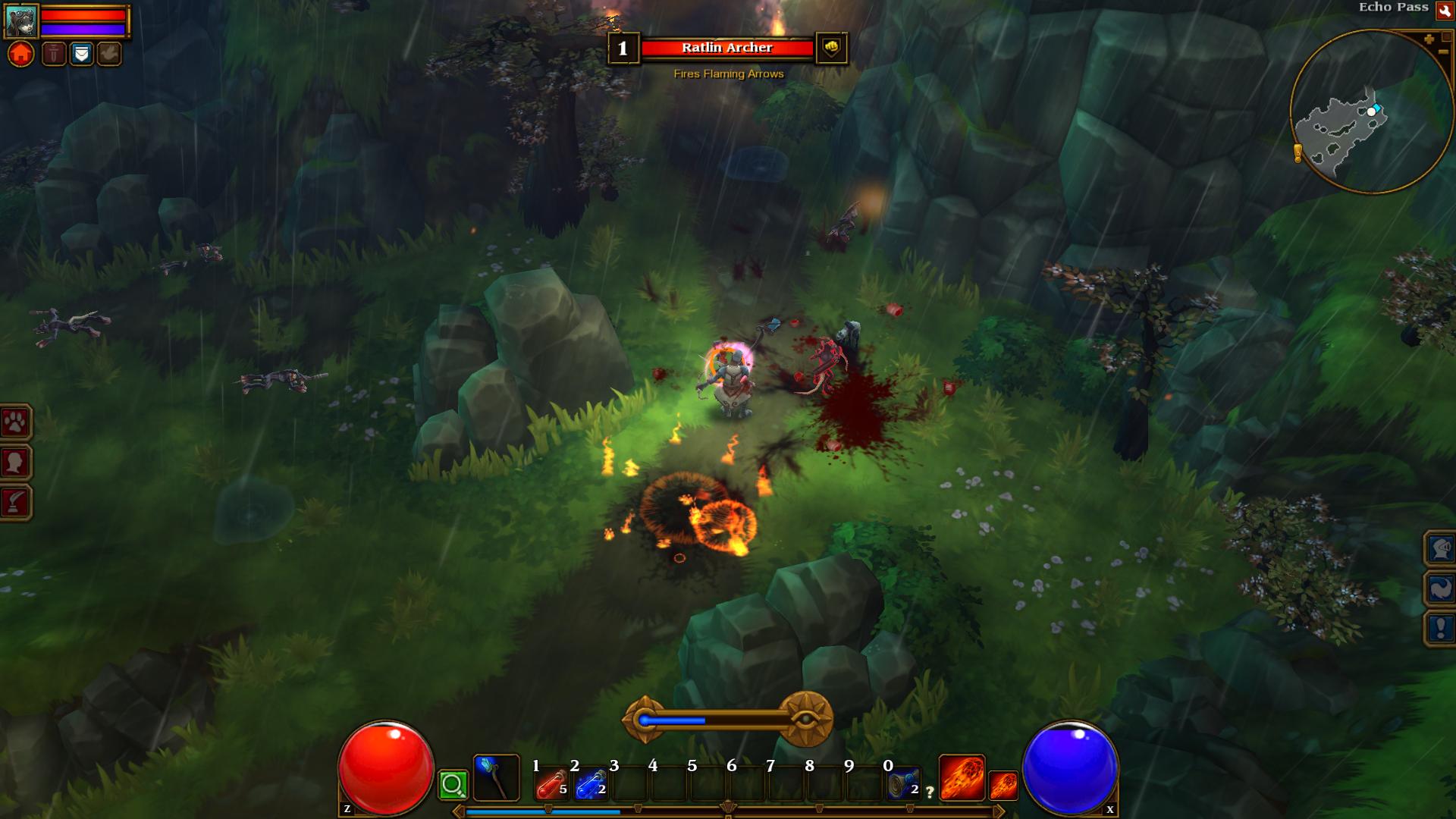The image size is (1456, 819).
Task: Open the quill journal panel
Action: coord(16,502)
